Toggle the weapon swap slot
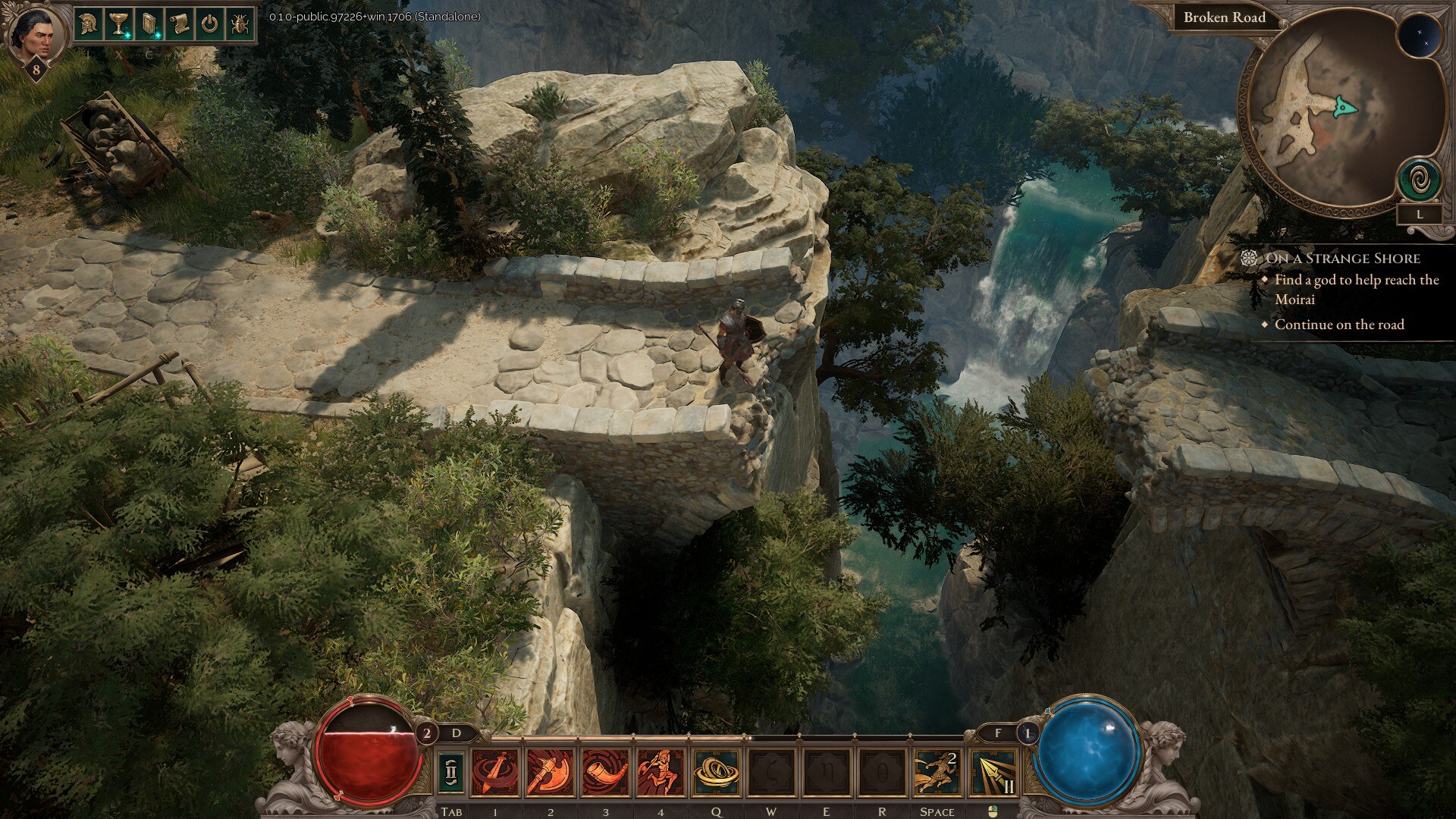Image resolution: width=1456 pixels, height=819 pixels. click(x=450, y=773)
